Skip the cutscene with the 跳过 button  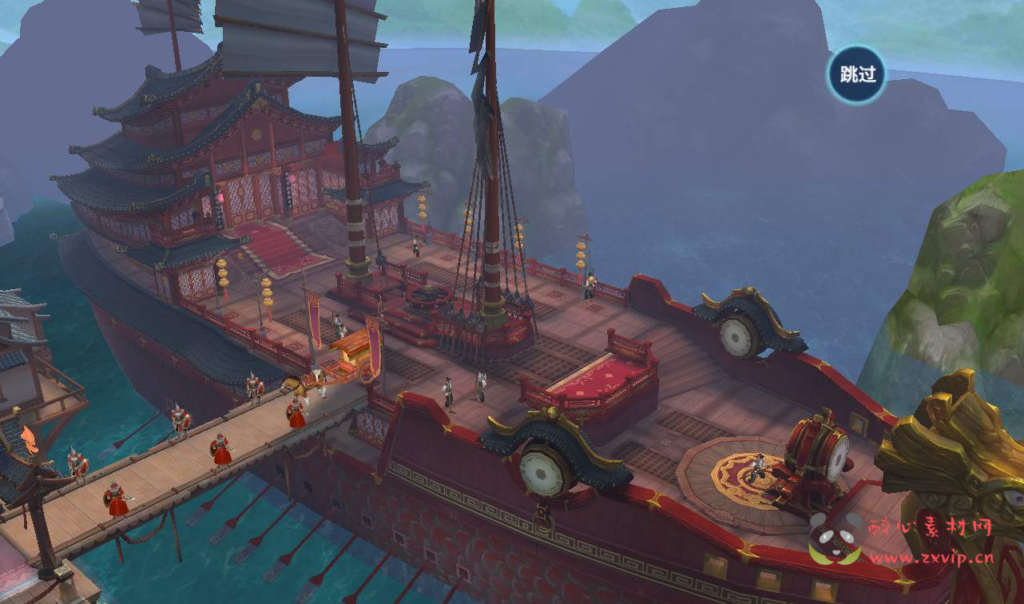click(857, 74)
